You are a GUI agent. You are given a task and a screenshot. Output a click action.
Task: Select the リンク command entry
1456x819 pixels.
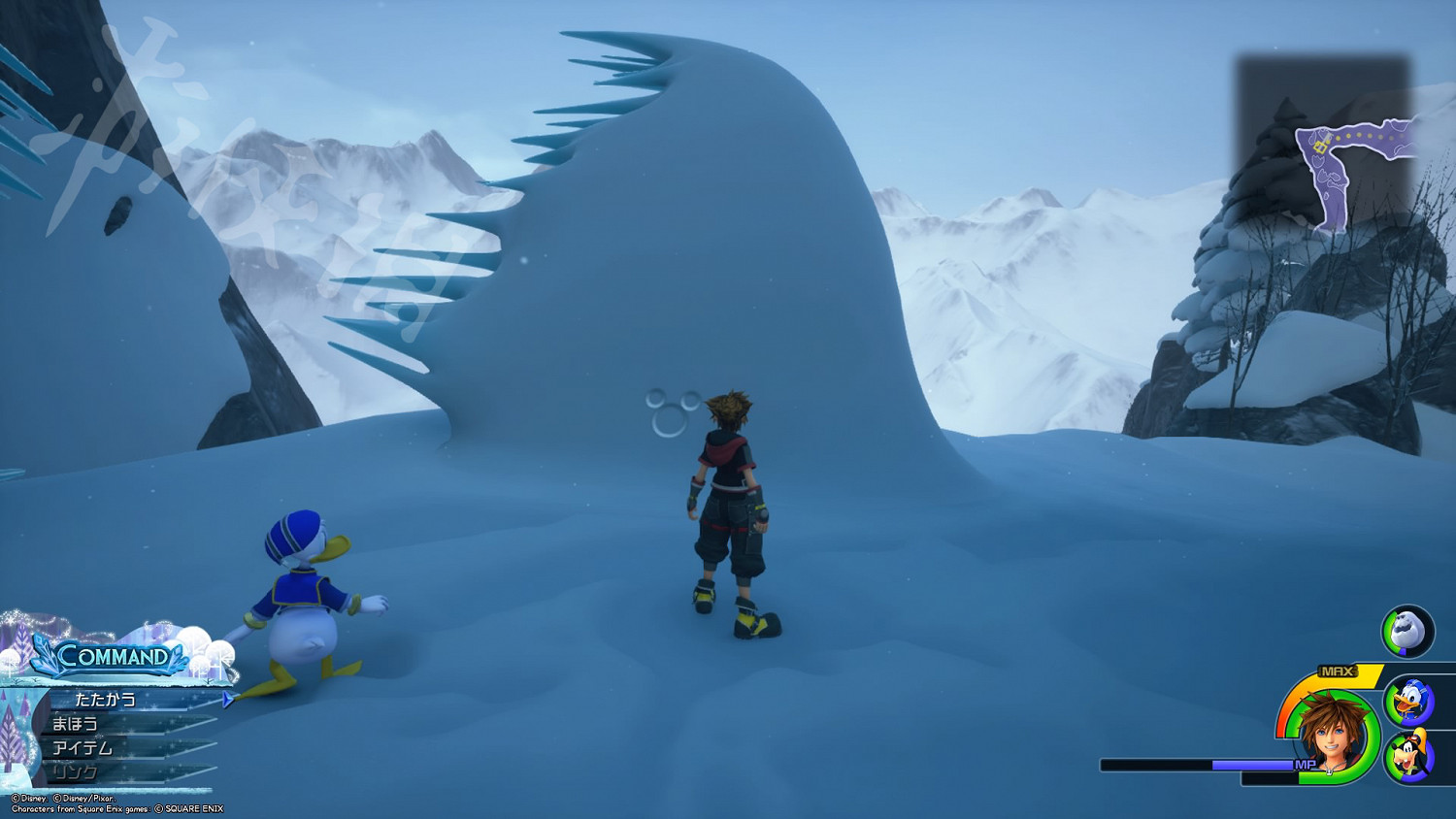[x=76, y=772]
